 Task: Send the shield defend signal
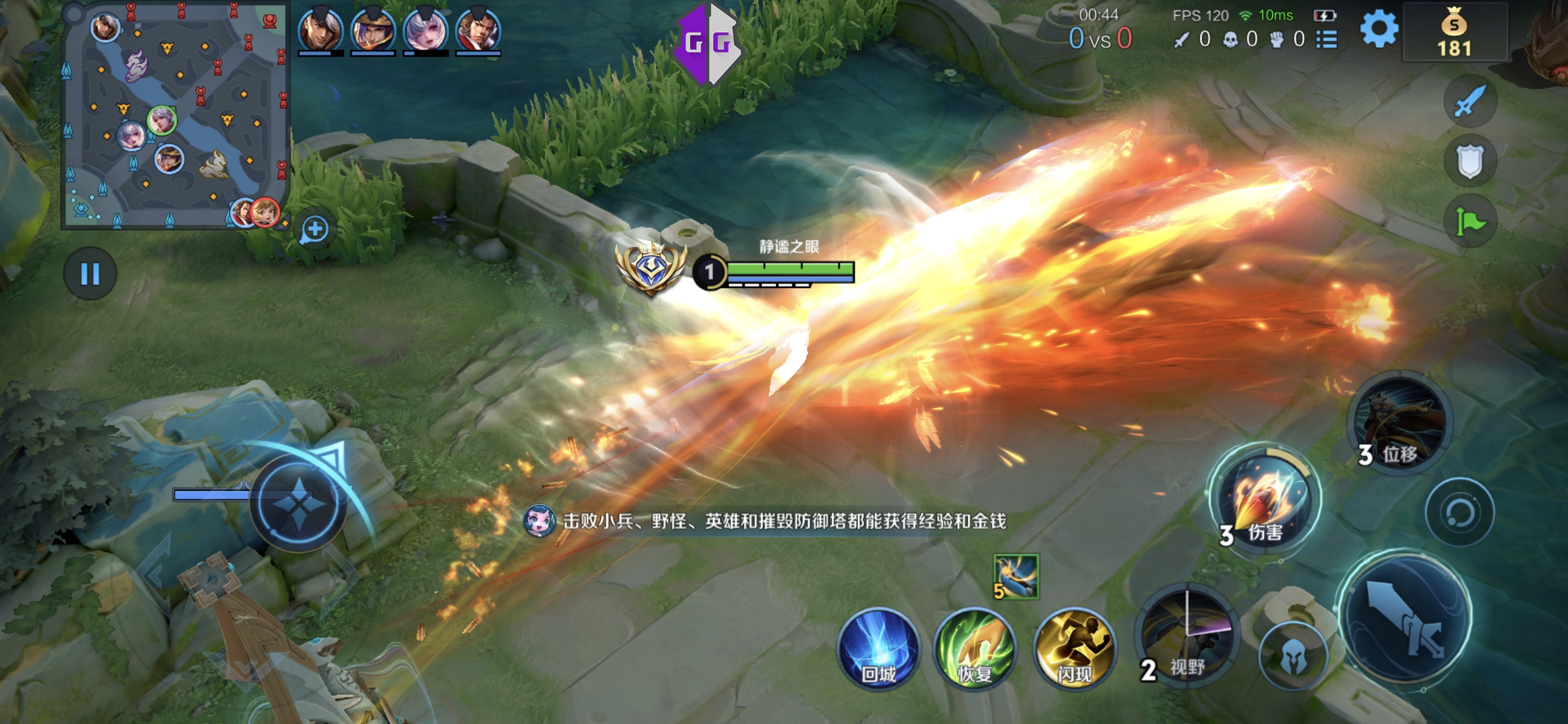[1470, 161]
